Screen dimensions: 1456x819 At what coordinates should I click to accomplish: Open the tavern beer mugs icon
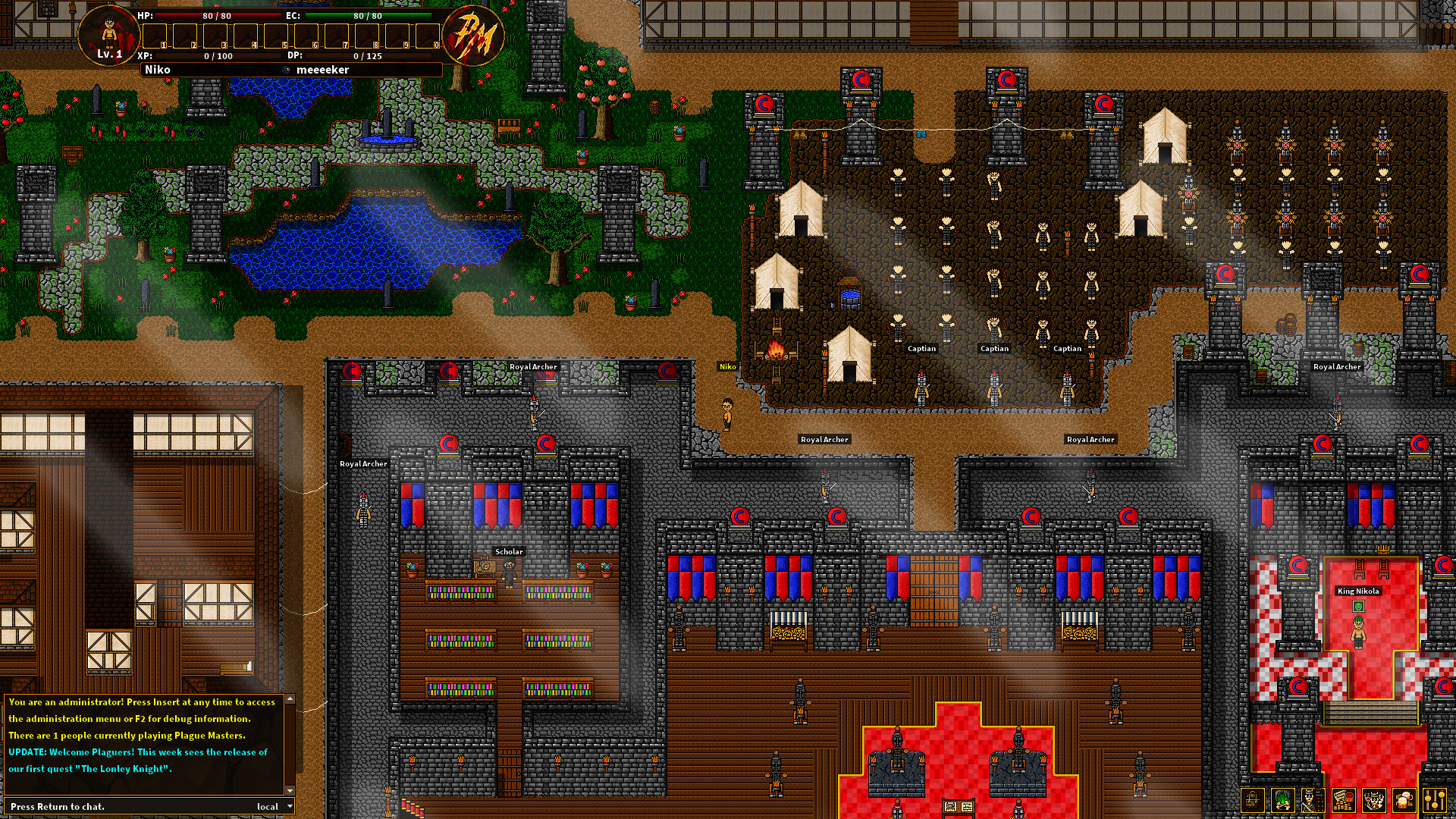point(1404,800)
